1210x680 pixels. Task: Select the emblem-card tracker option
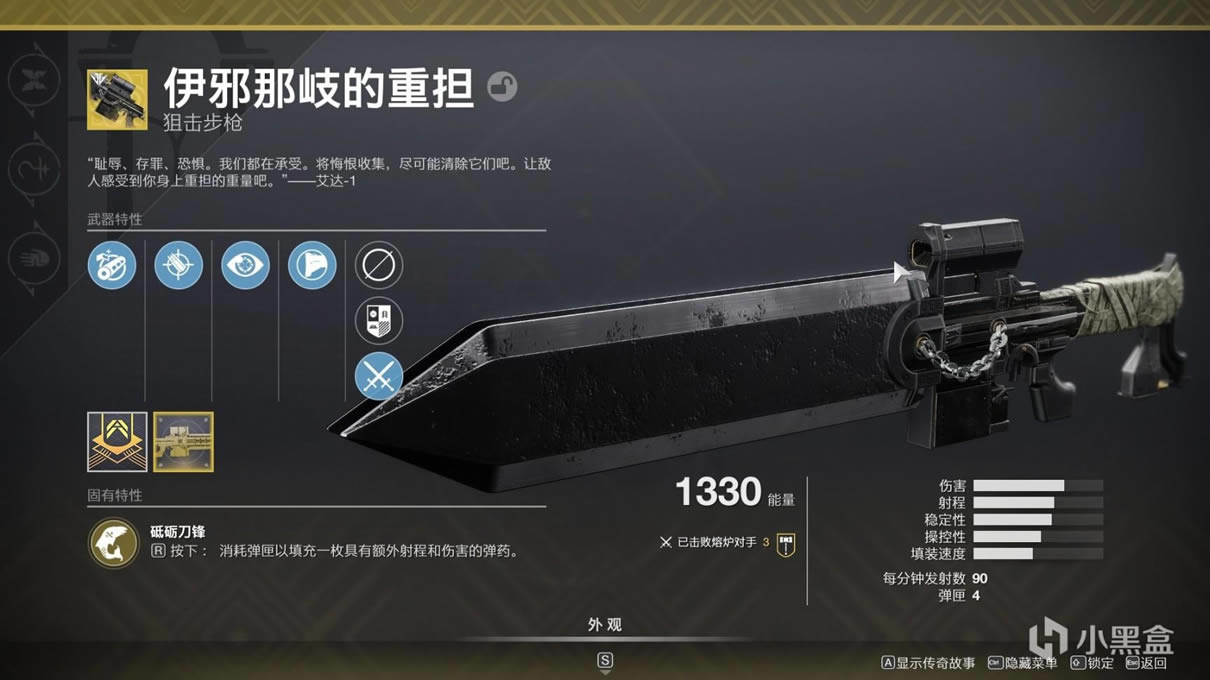[x=379, y=321]
